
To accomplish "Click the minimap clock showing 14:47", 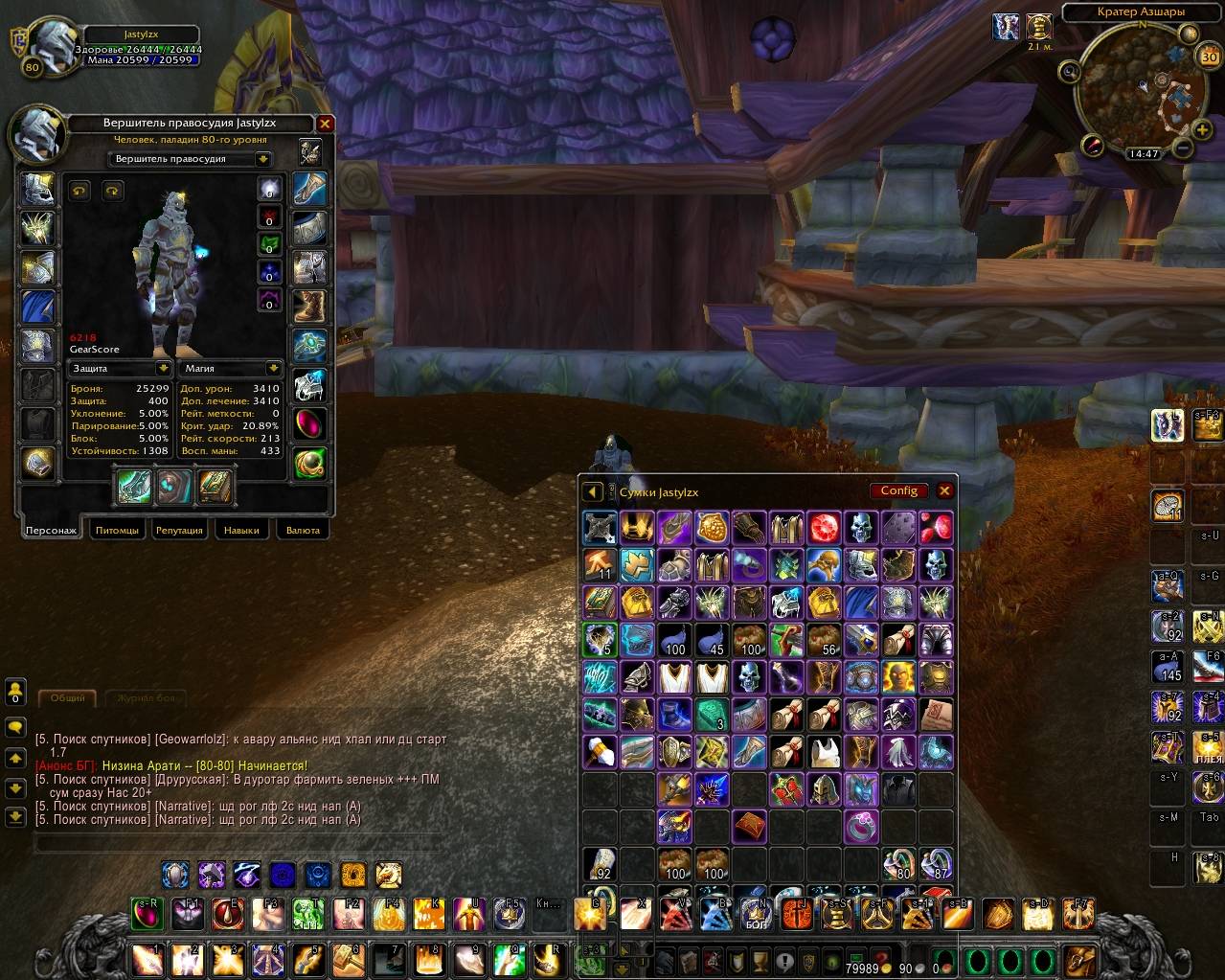I will (x=1144, y=153).
